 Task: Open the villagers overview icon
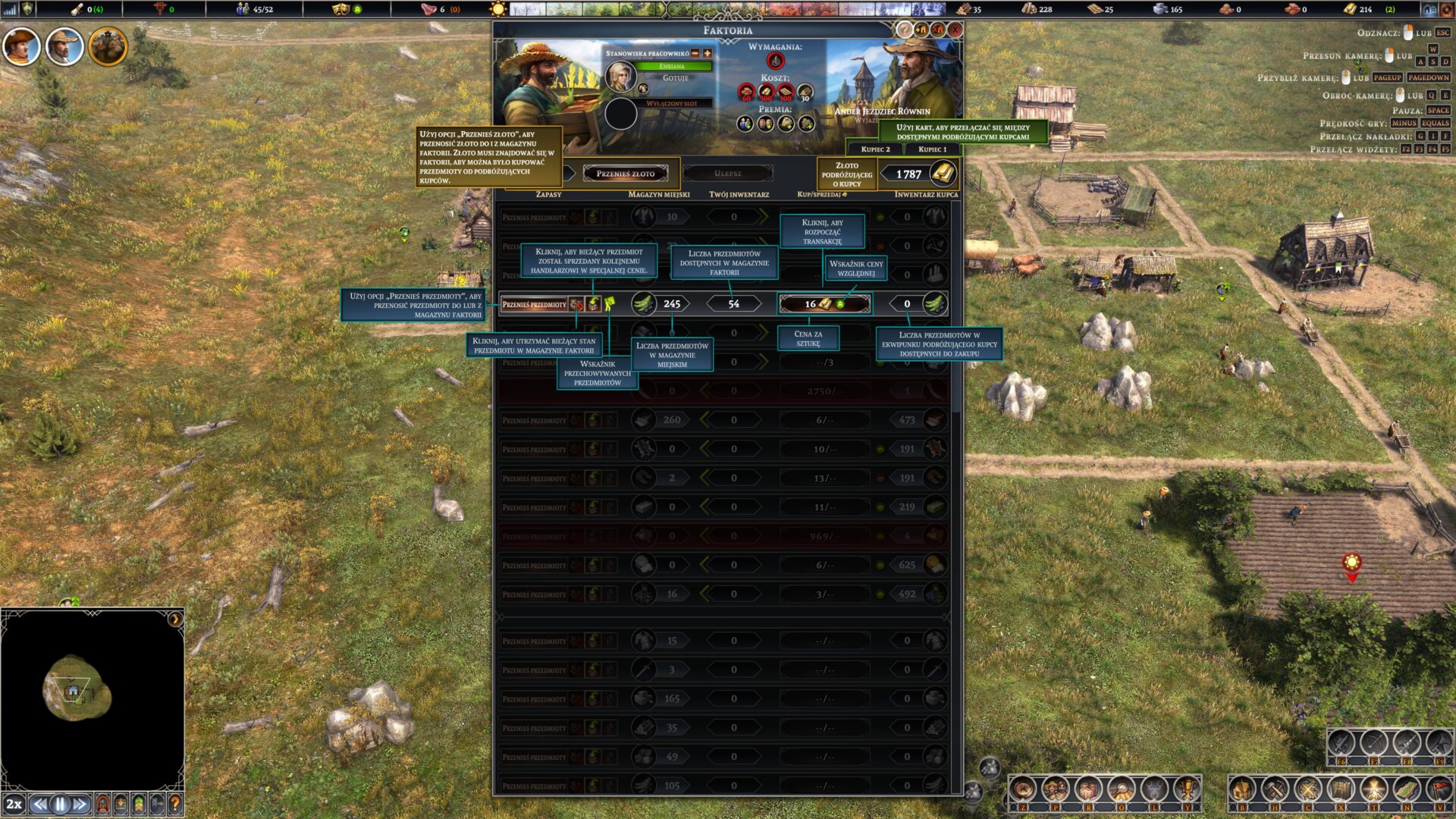click(1055, 790)
